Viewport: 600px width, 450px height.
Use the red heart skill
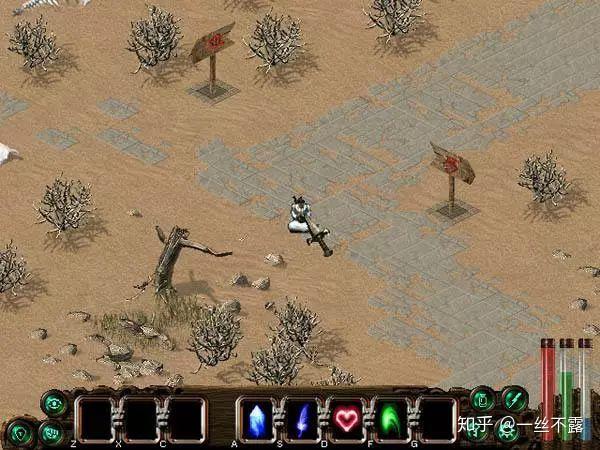coord(346,419)
